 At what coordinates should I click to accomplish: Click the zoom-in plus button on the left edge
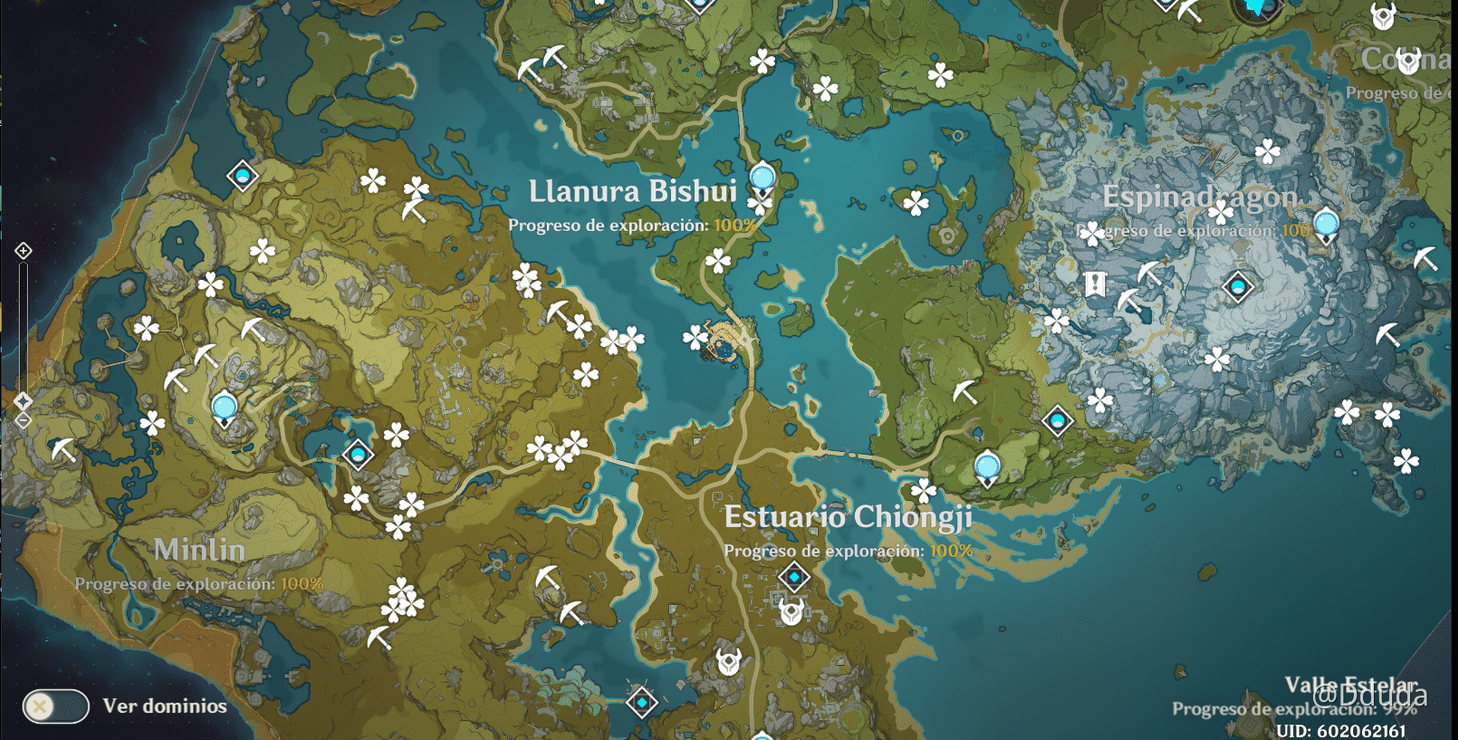23,251
